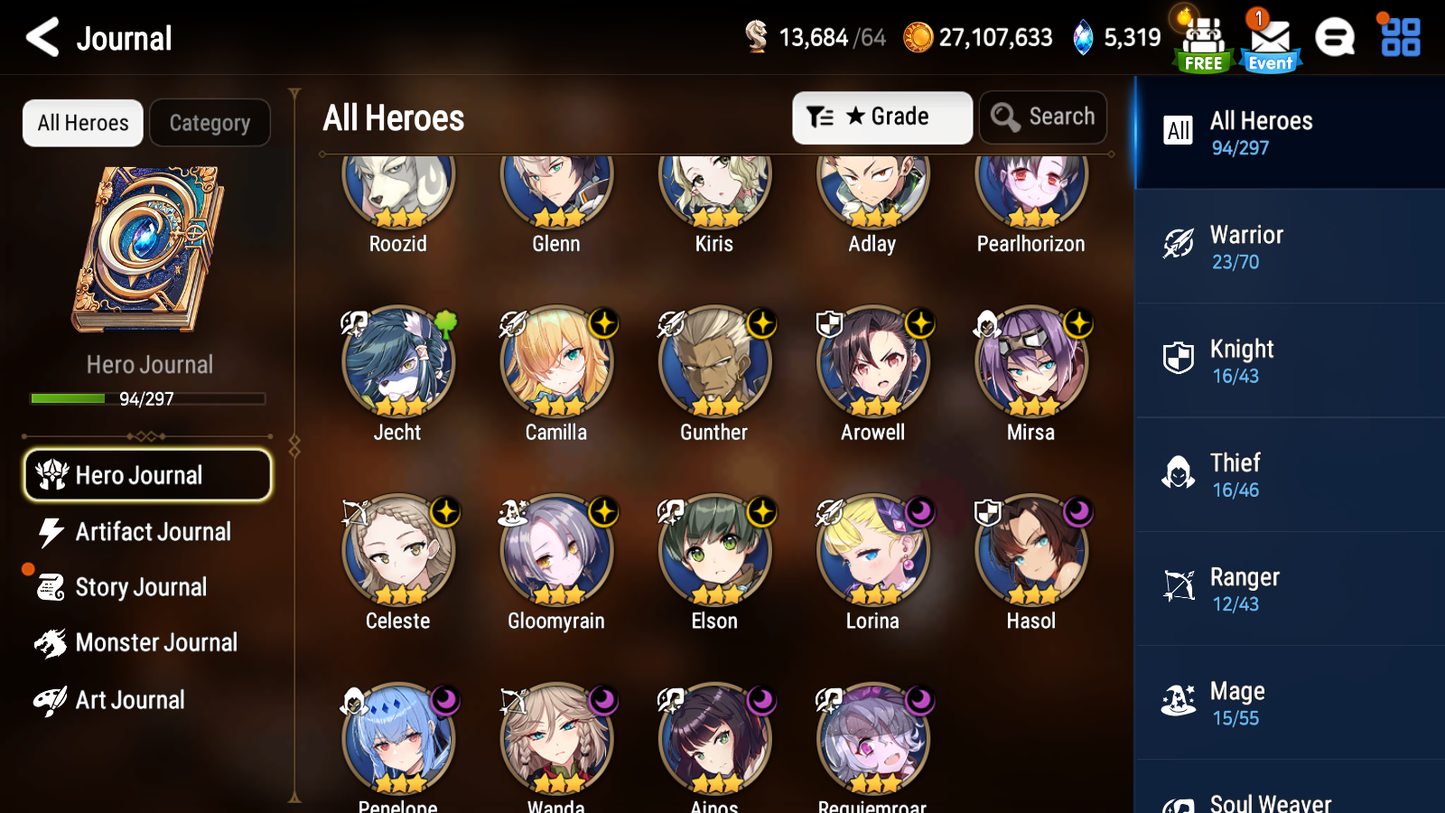View Camilla's hero portrait

[556, 362]
